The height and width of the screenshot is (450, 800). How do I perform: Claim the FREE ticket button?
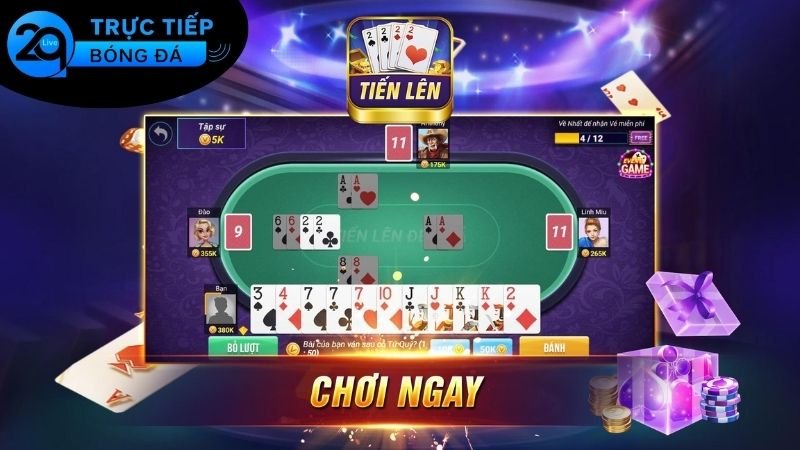pos(641,137)
